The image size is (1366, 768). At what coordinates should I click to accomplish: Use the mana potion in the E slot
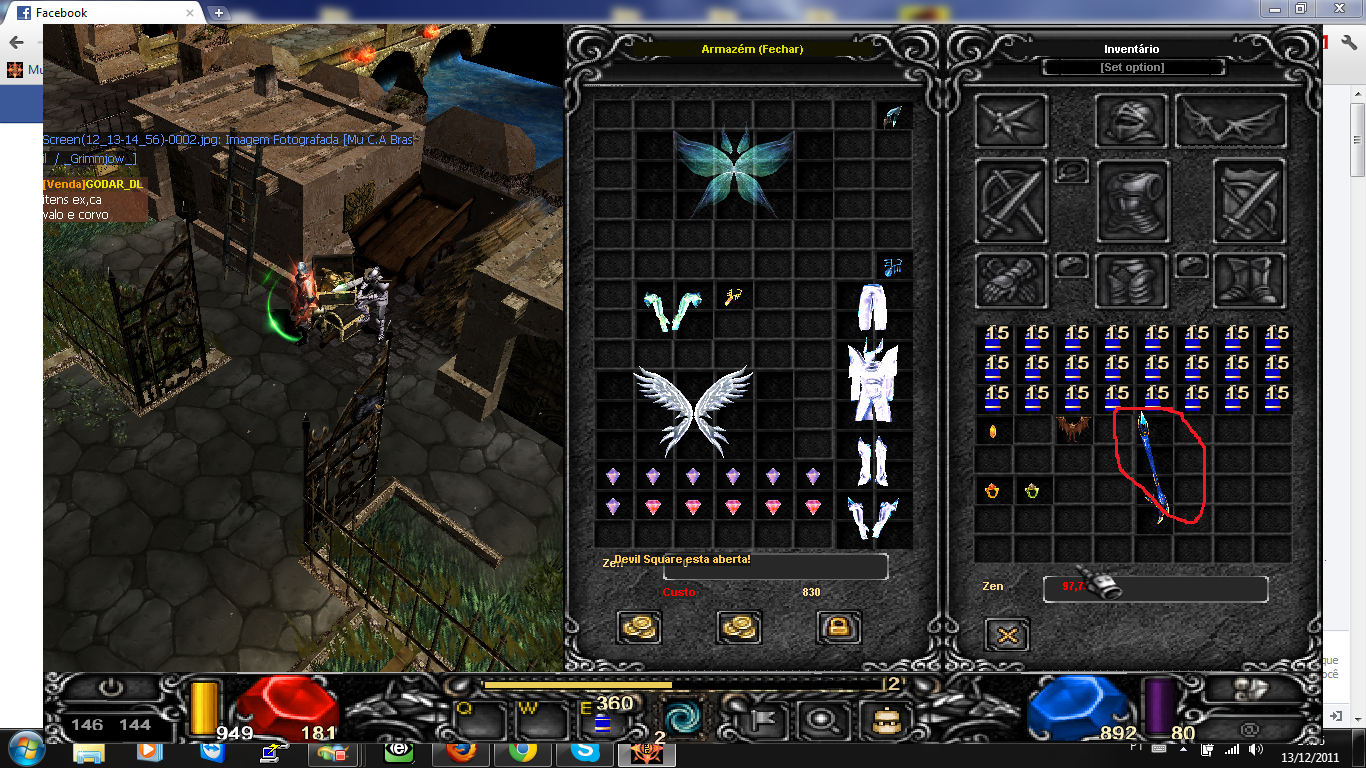[x=604, y=718]
